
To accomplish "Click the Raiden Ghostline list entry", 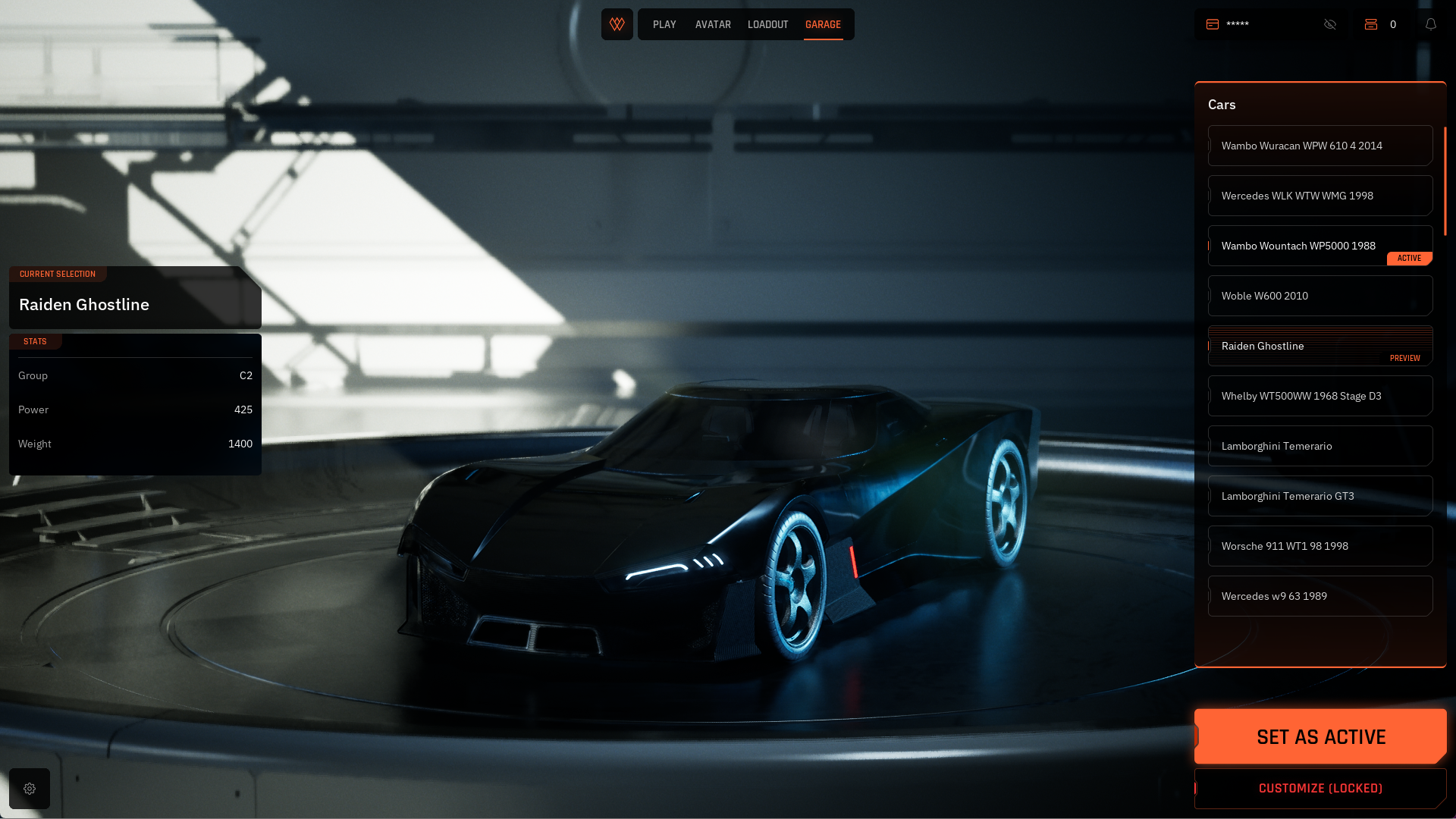I will click(1319, 346).
